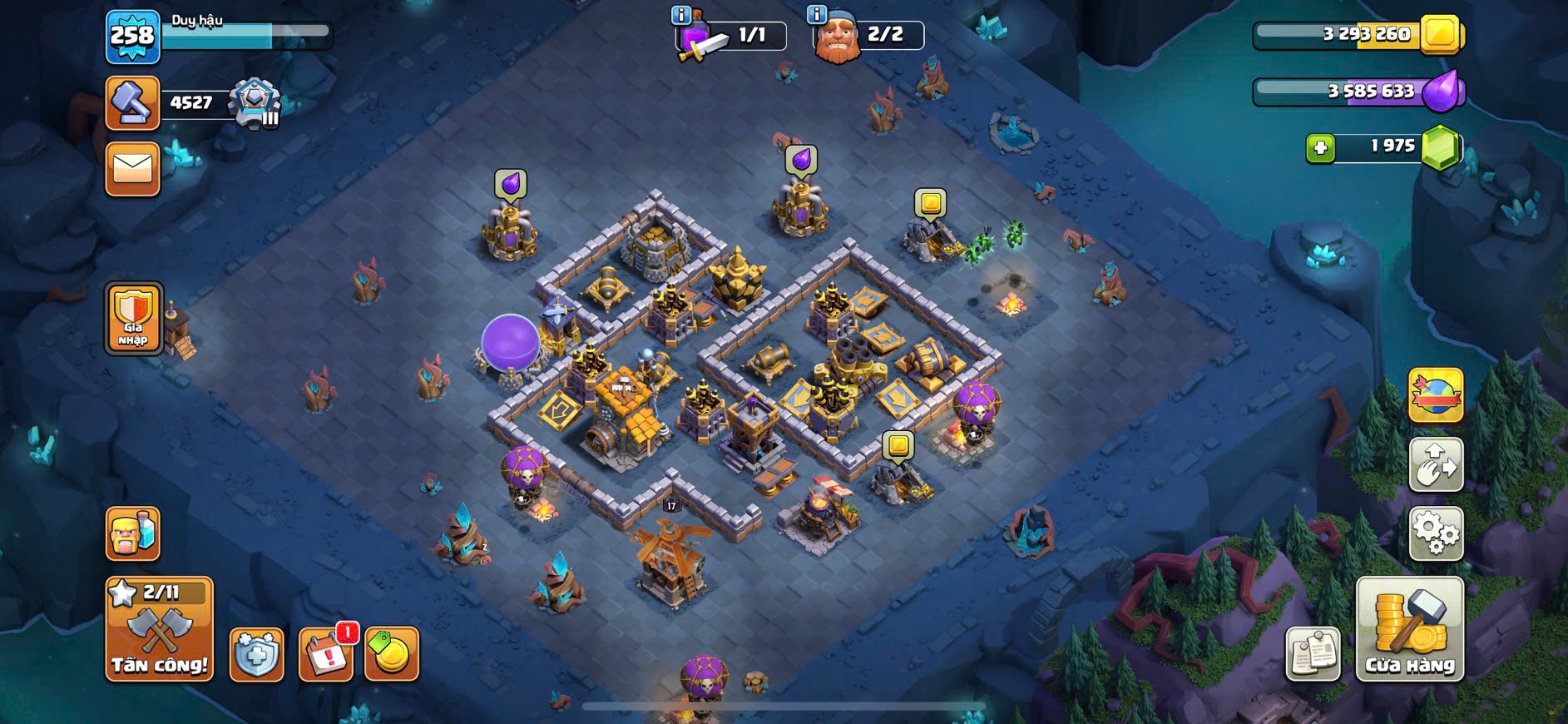This screenshot has width=1568, height=724.
Task: Open the Cửa hàng shop
Action: [1409, 629]
